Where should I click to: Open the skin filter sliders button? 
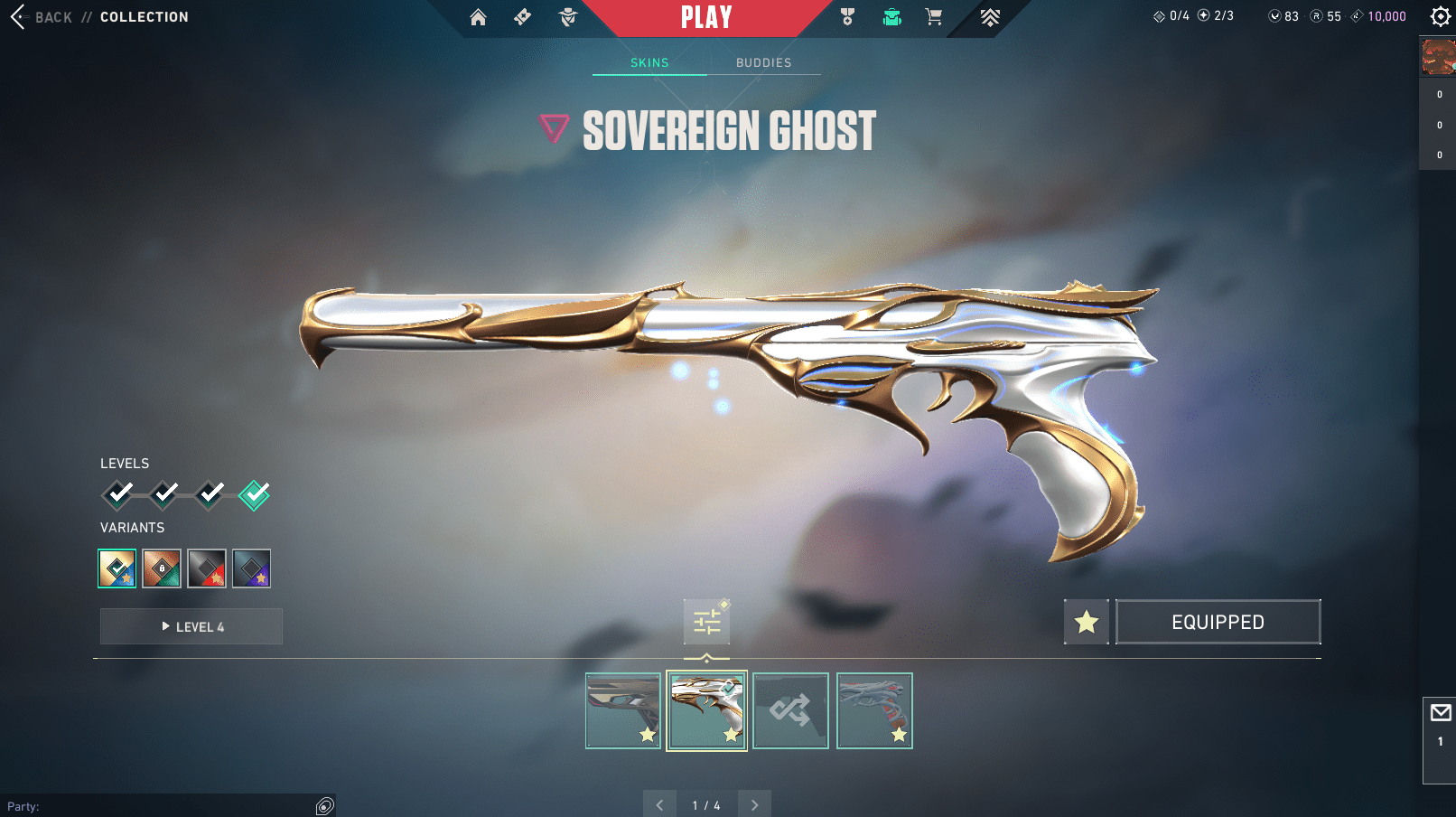706,622
